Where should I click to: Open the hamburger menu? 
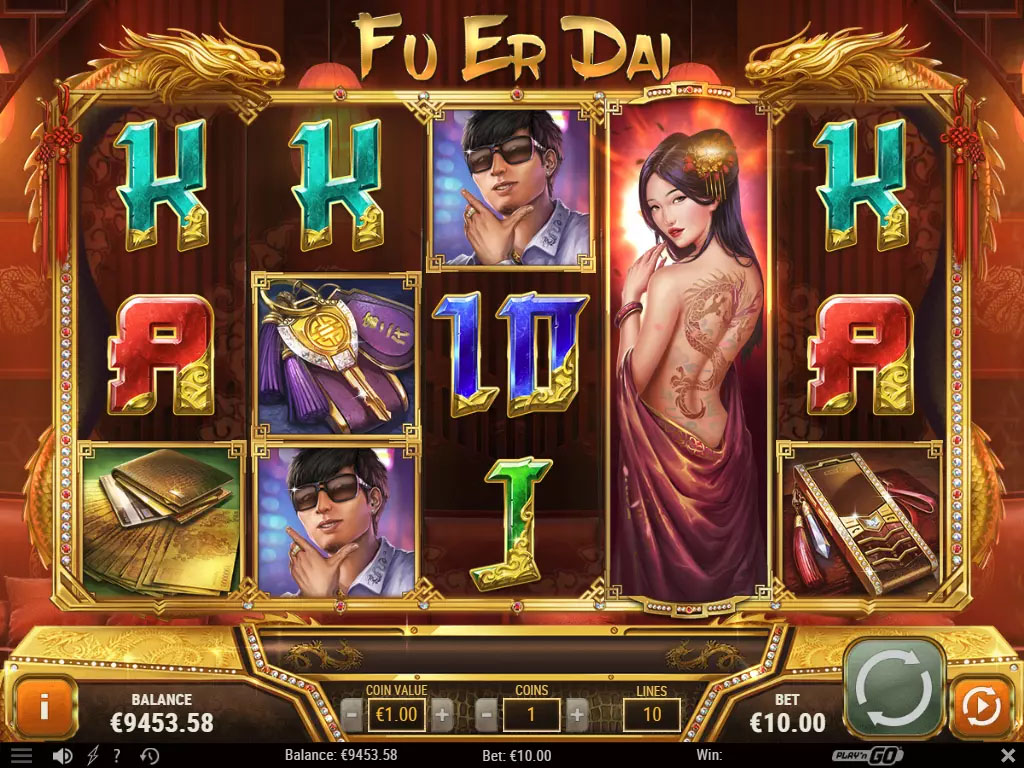(22, 756)
